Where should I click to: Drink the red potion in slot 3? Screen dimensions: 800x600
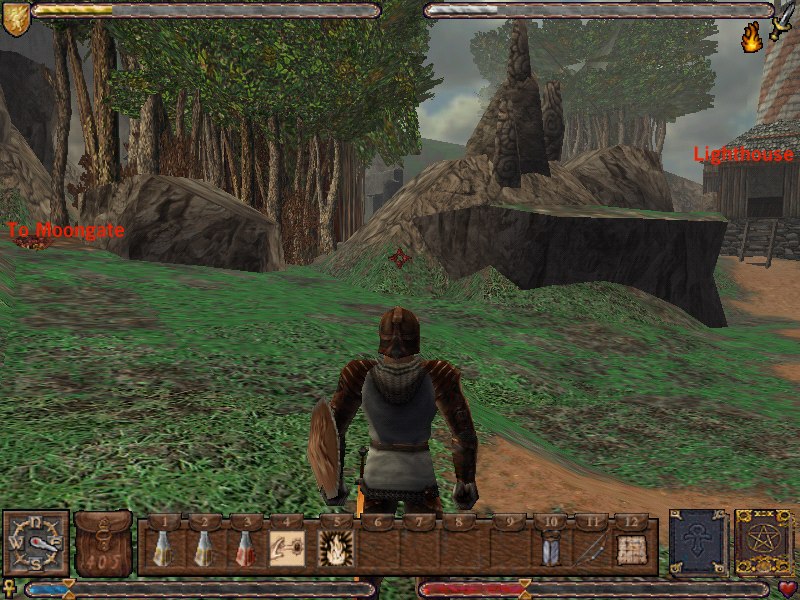click(244, 548)
